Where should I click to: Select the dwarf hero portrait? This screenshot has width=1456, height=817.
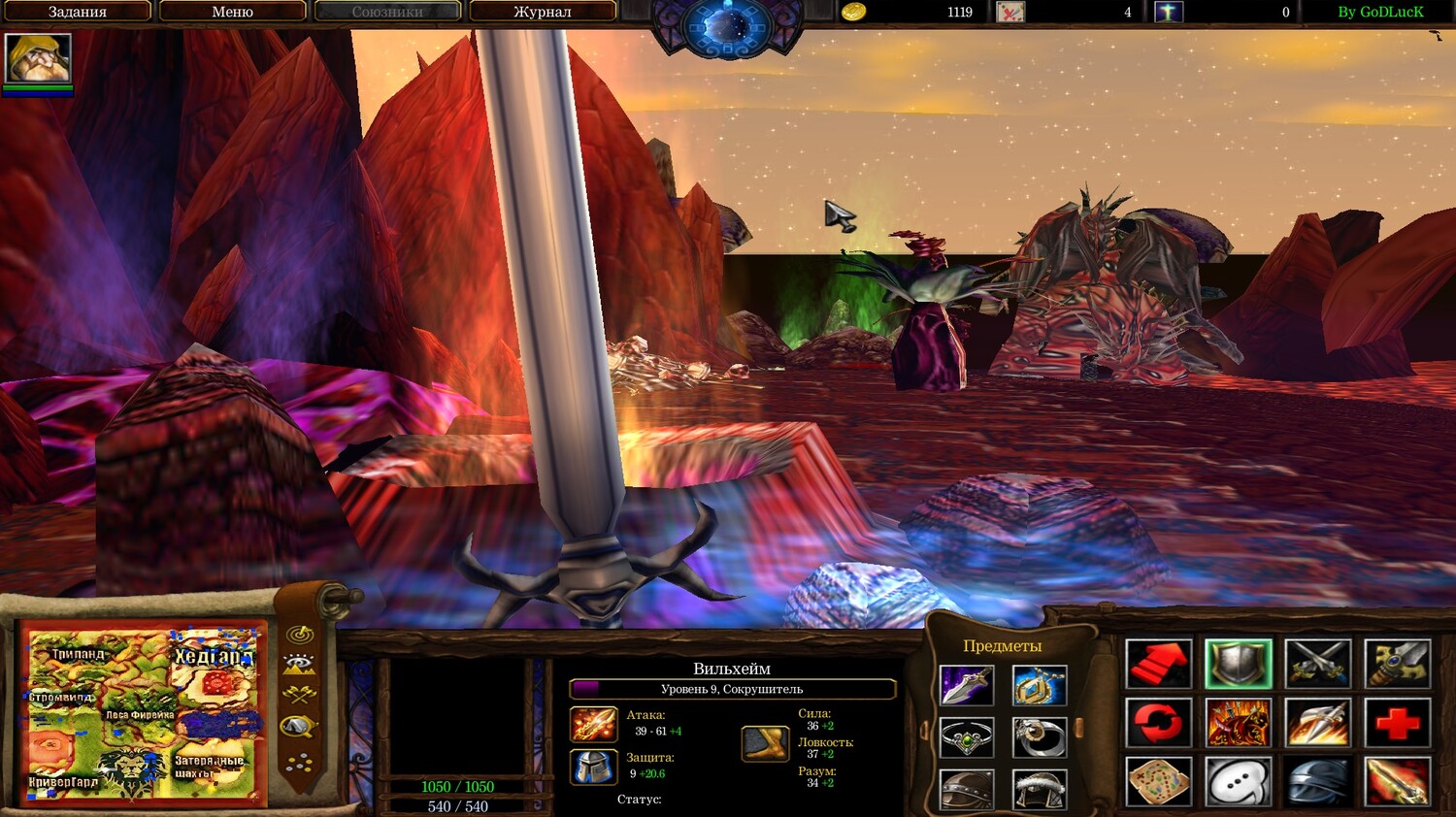pyautogui.click(x=39, y=59)
